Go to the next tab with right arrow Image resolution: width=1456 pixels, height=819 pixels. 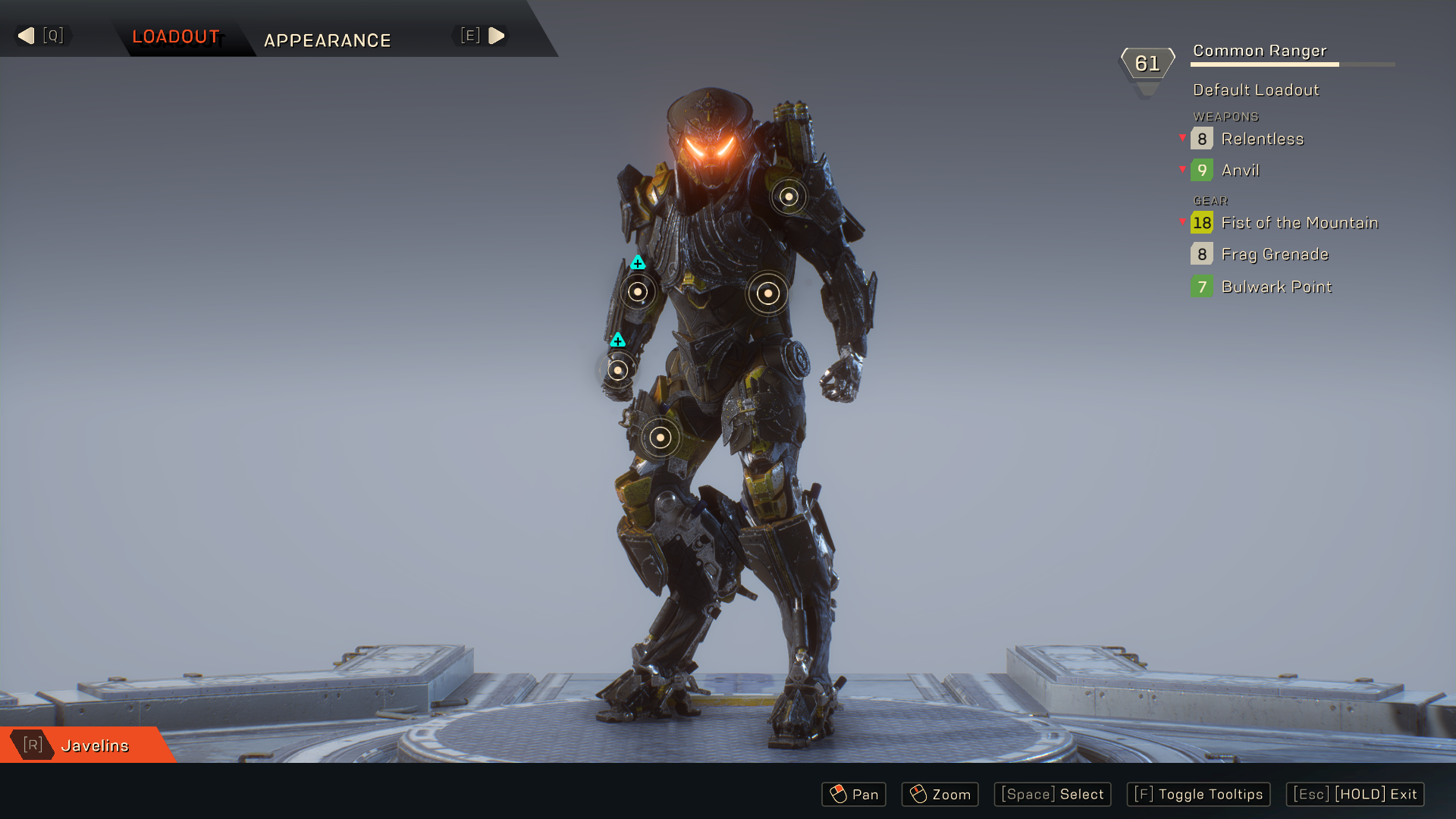click(x=497, y=36)
